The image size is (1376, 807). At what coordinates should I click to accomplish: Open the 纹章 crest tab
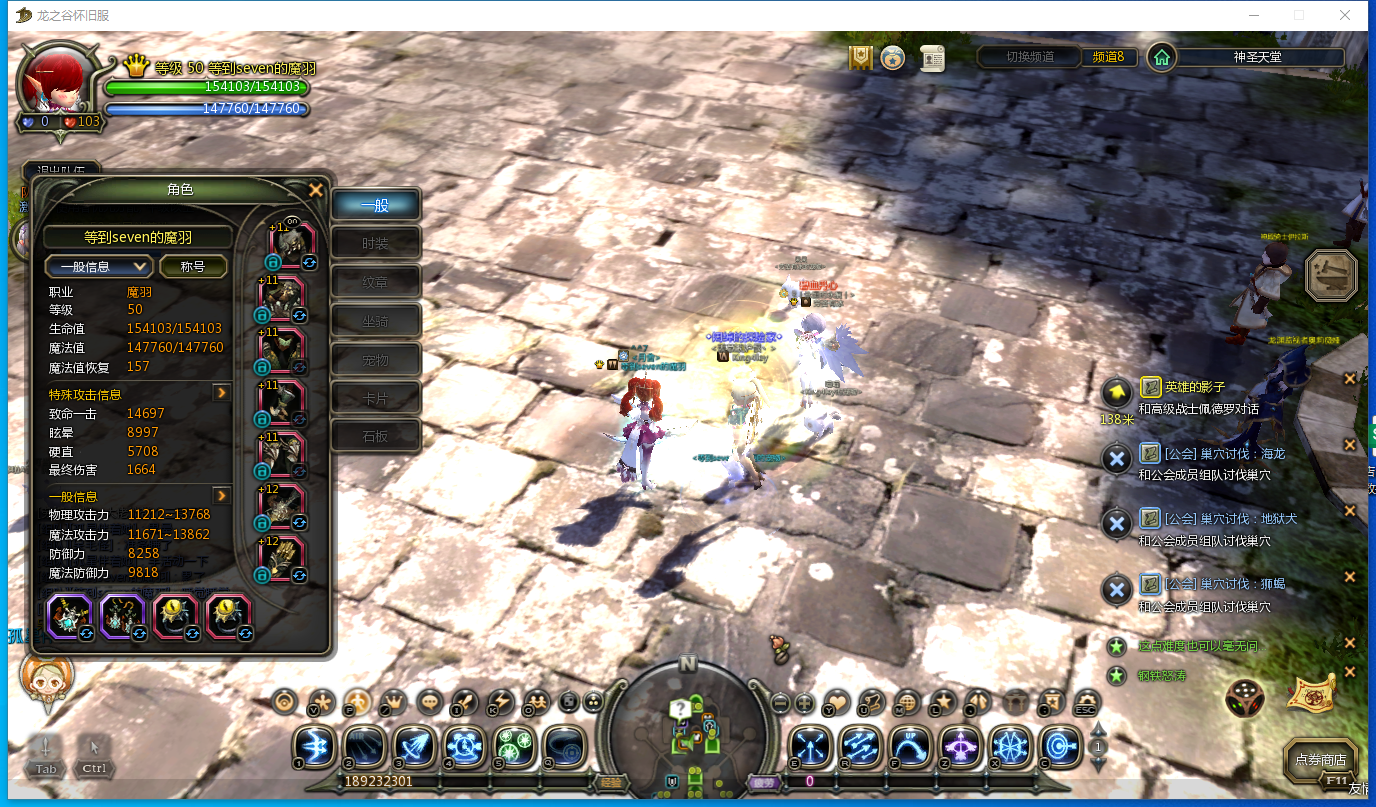[x=376, y=283]
